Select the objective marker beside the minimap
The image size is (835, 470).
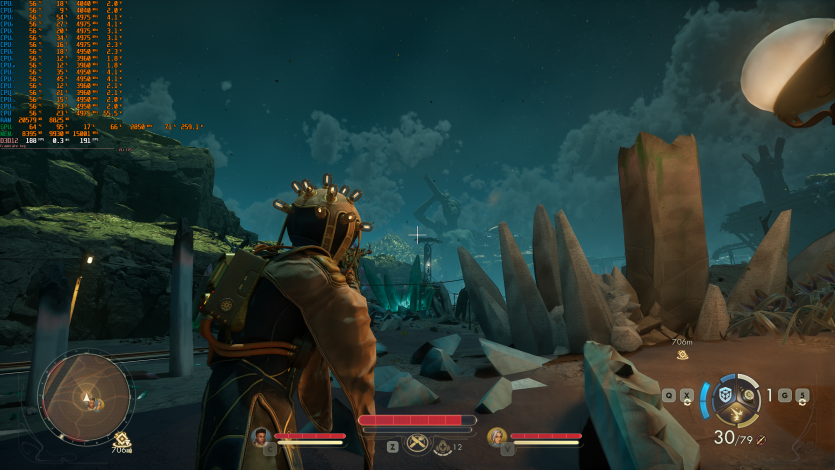(121, 439)
